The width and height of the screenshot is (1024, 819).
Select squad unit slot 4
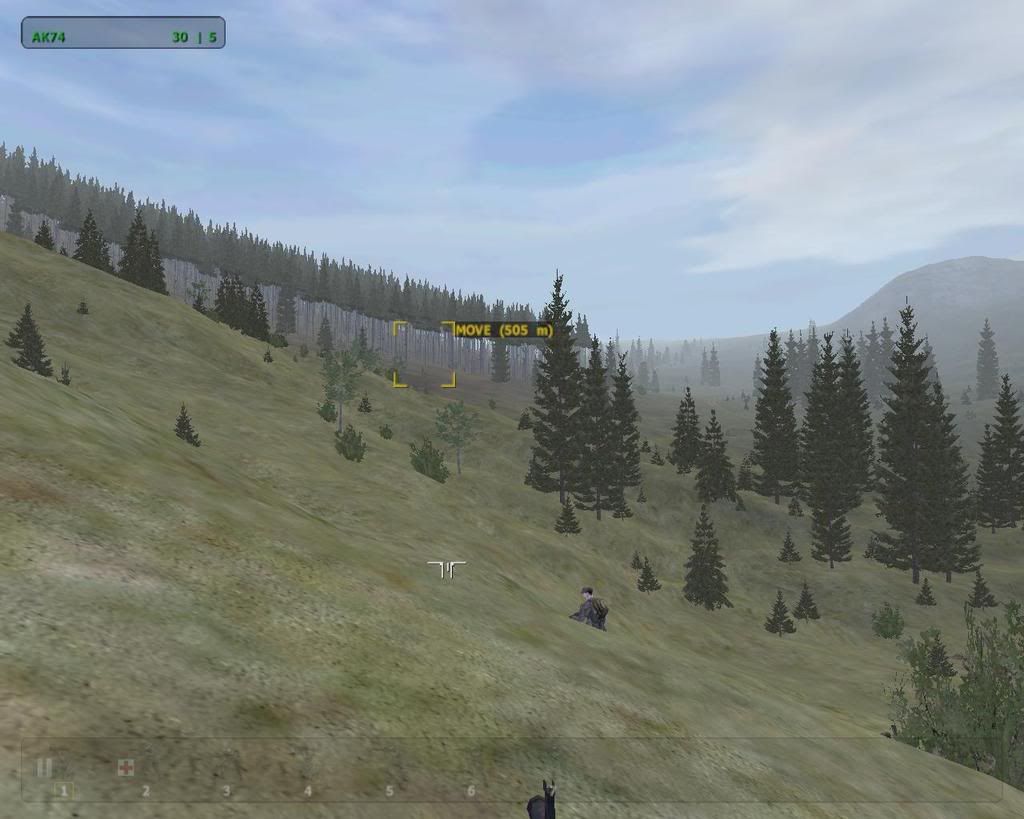coord(308,791)
